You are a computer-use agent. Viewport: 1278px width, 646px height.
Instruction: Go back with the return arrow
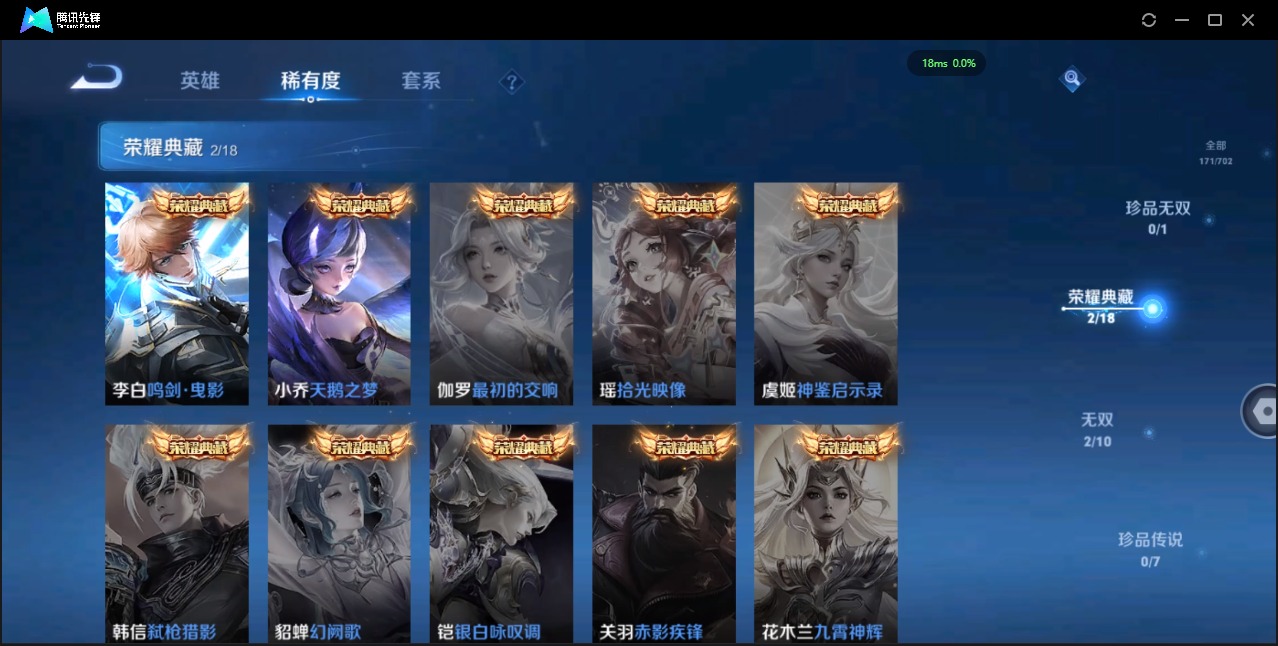97,77
